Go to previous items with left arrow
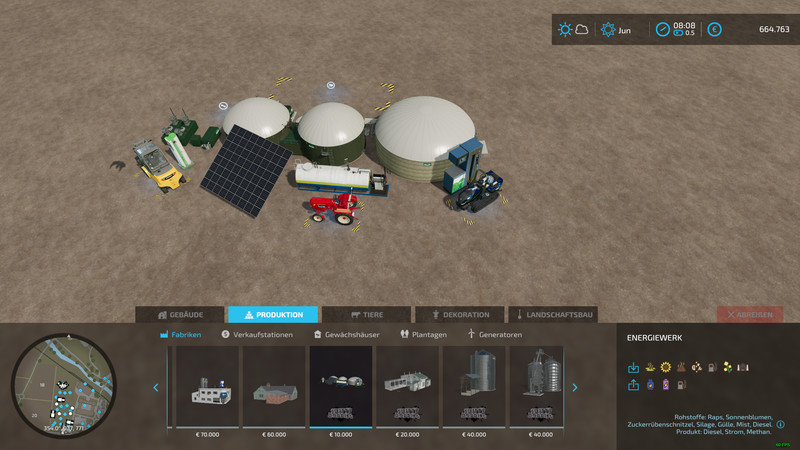Viewport: 800px width, 450px height. 155,387
